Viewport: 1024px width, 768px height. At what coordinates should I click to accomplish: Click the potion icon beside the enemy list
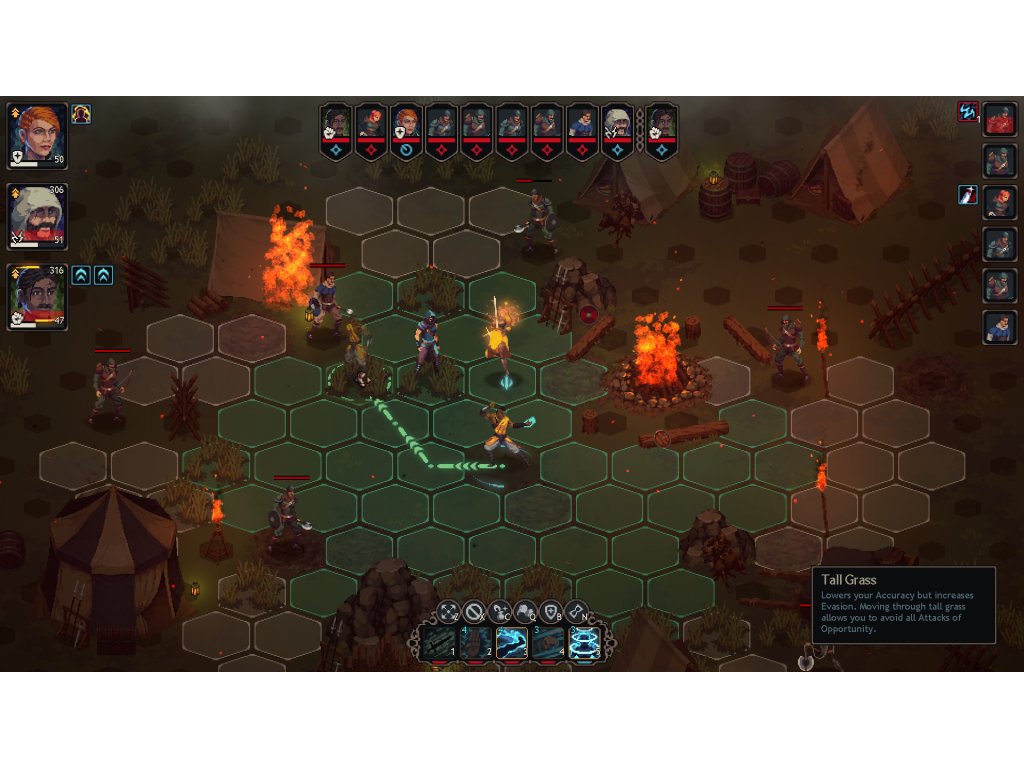tap(967, 194)
